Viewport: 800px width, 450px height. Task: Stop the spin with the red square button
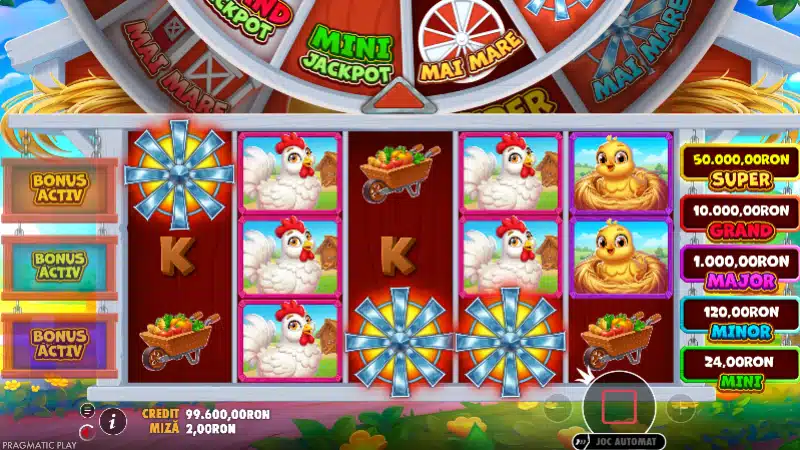click(x=618, y=405)
